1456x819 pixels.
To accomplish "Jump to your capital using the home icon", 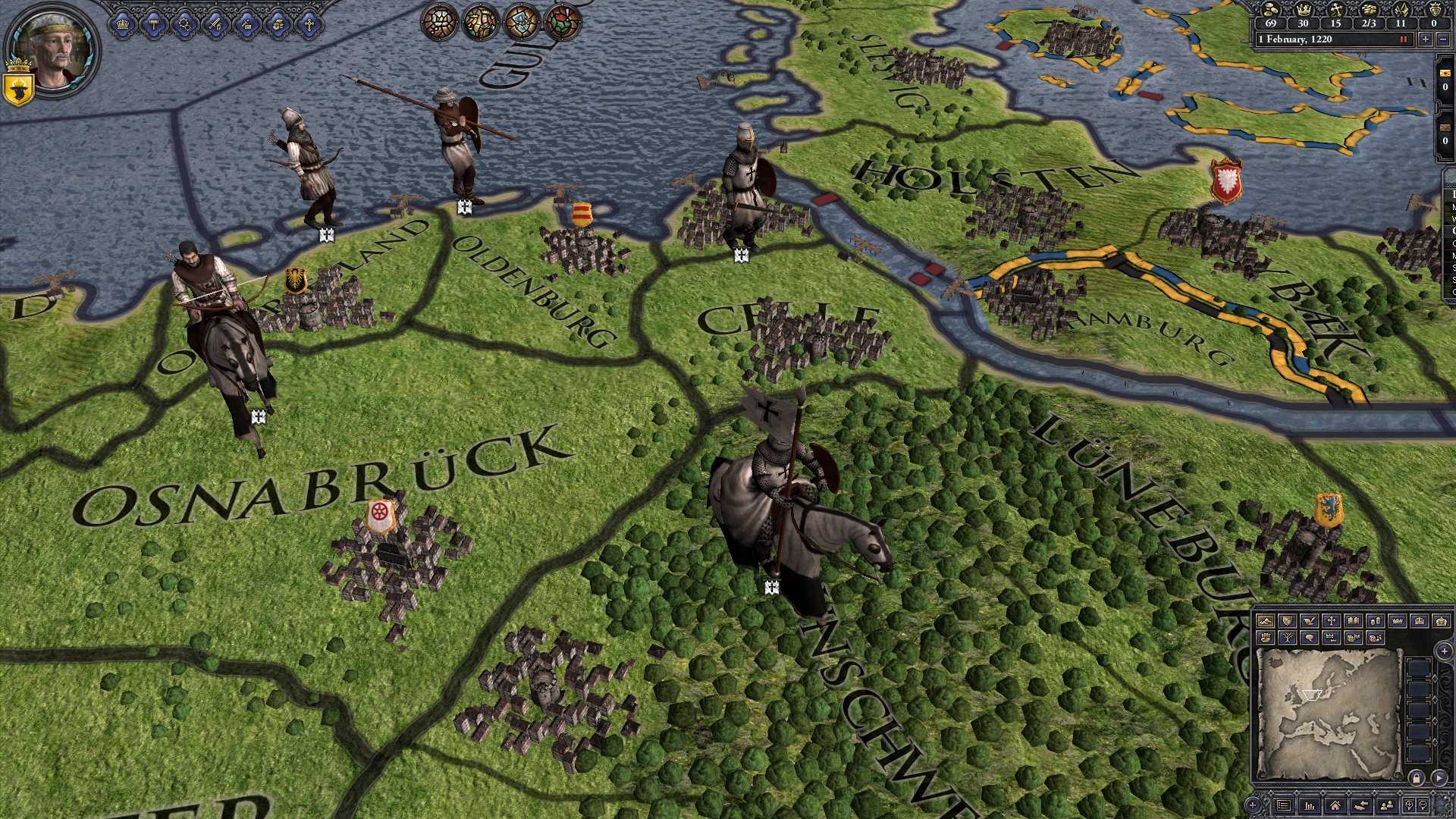I will tap(1335, 805).
